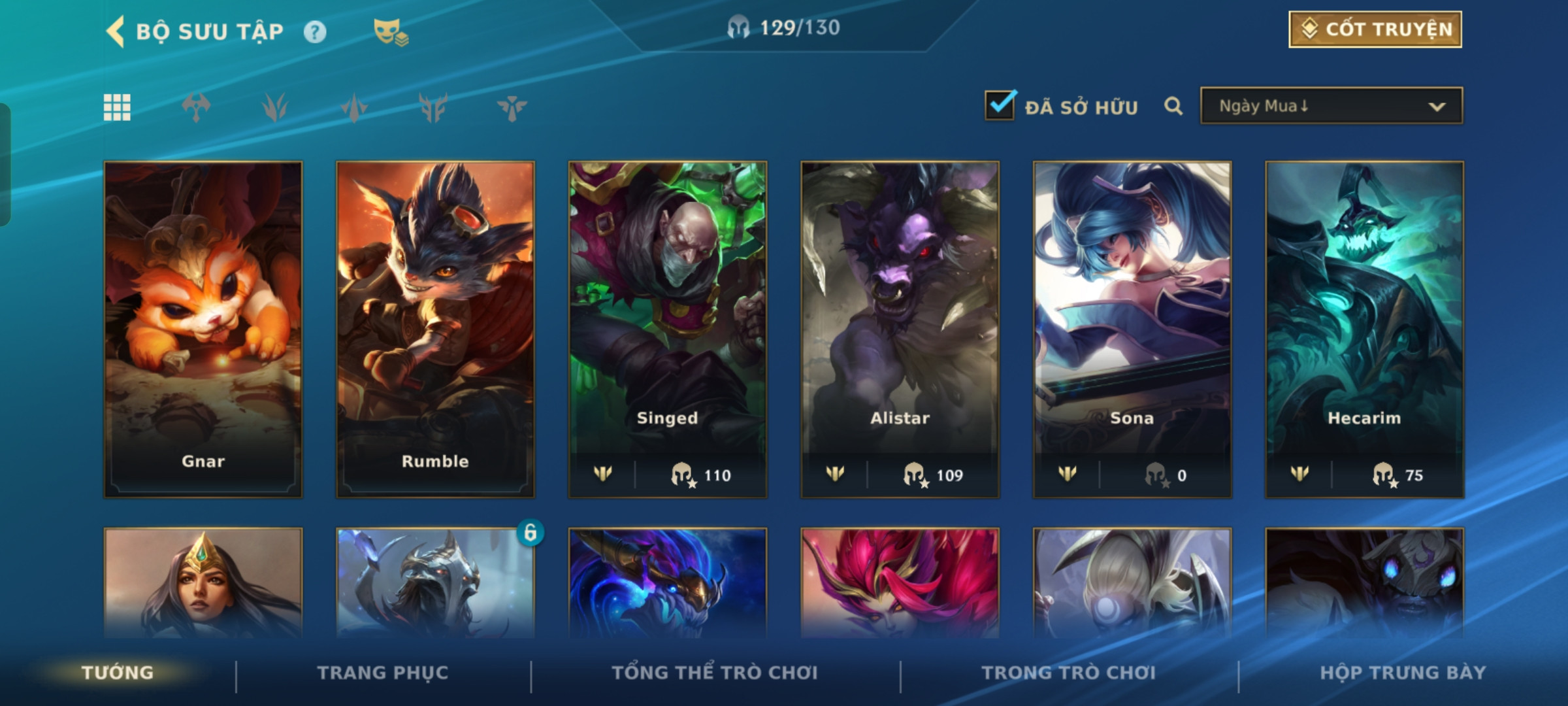Select the Alistar champion card
This screenshot has width=1568, height=706.
tap(900, 329)
